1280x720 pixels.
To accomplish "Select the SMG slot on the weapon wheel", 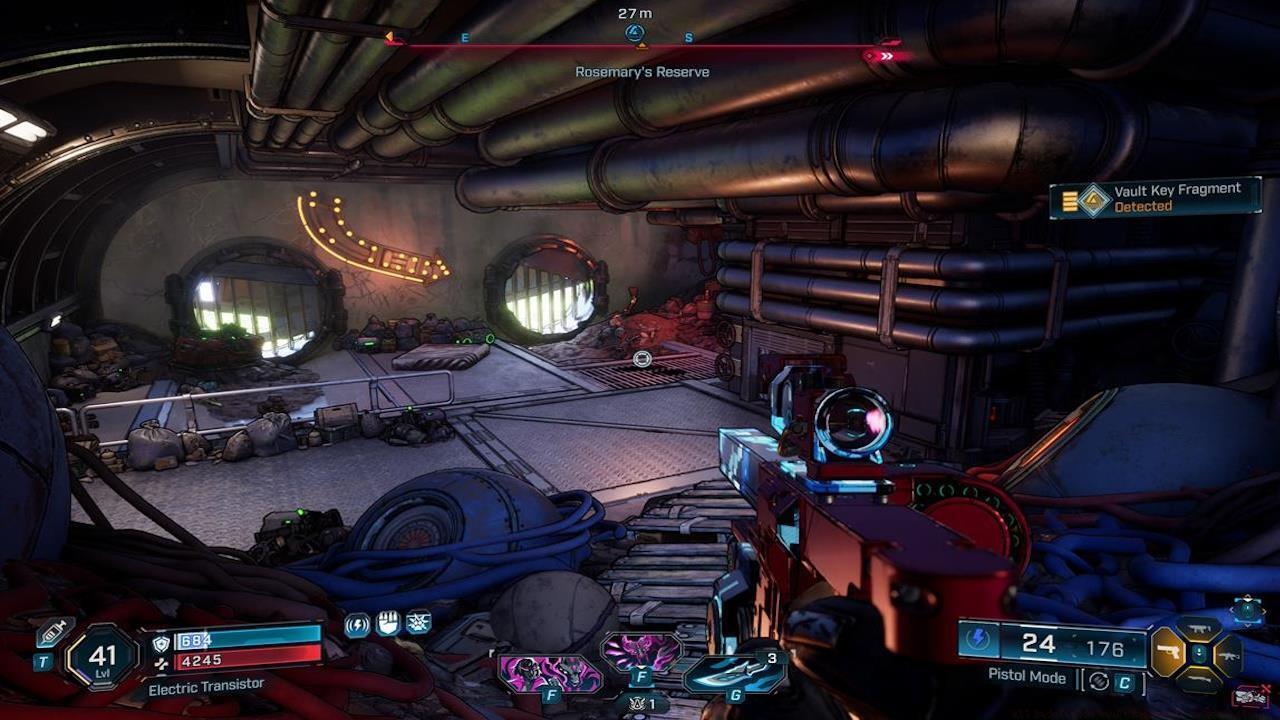I will tap(1197, 629).
